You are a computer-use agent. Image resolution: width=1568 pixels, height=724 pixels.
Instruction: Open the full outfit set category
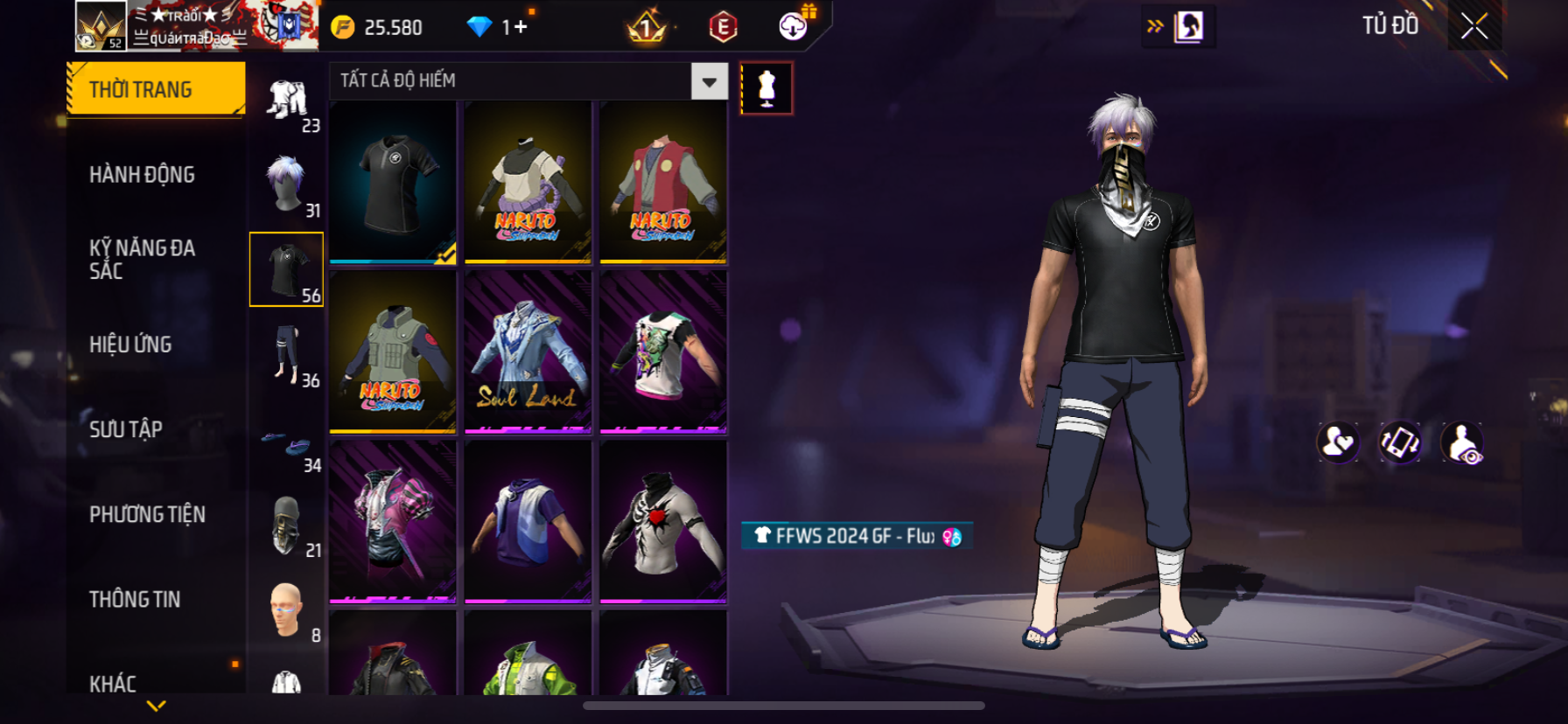click(x=287, y=100)
